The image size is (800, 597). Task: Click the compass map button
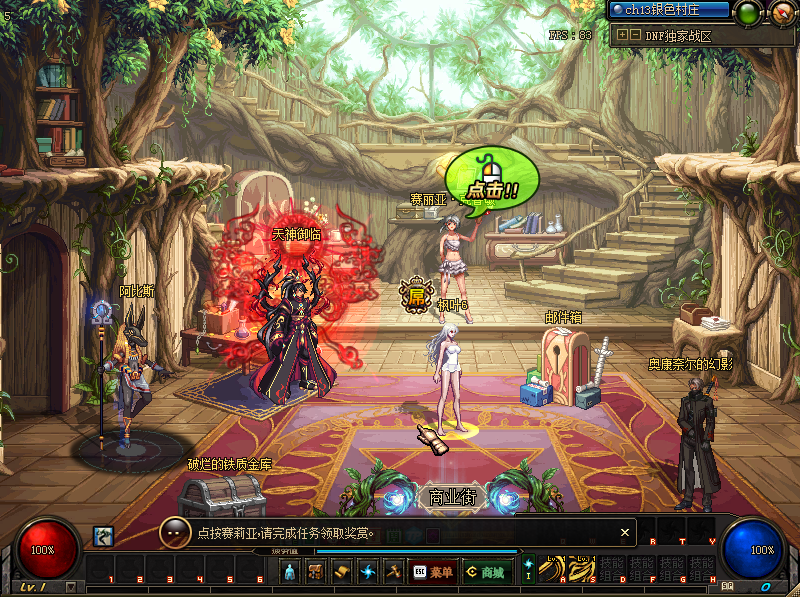tap(782, 13)
